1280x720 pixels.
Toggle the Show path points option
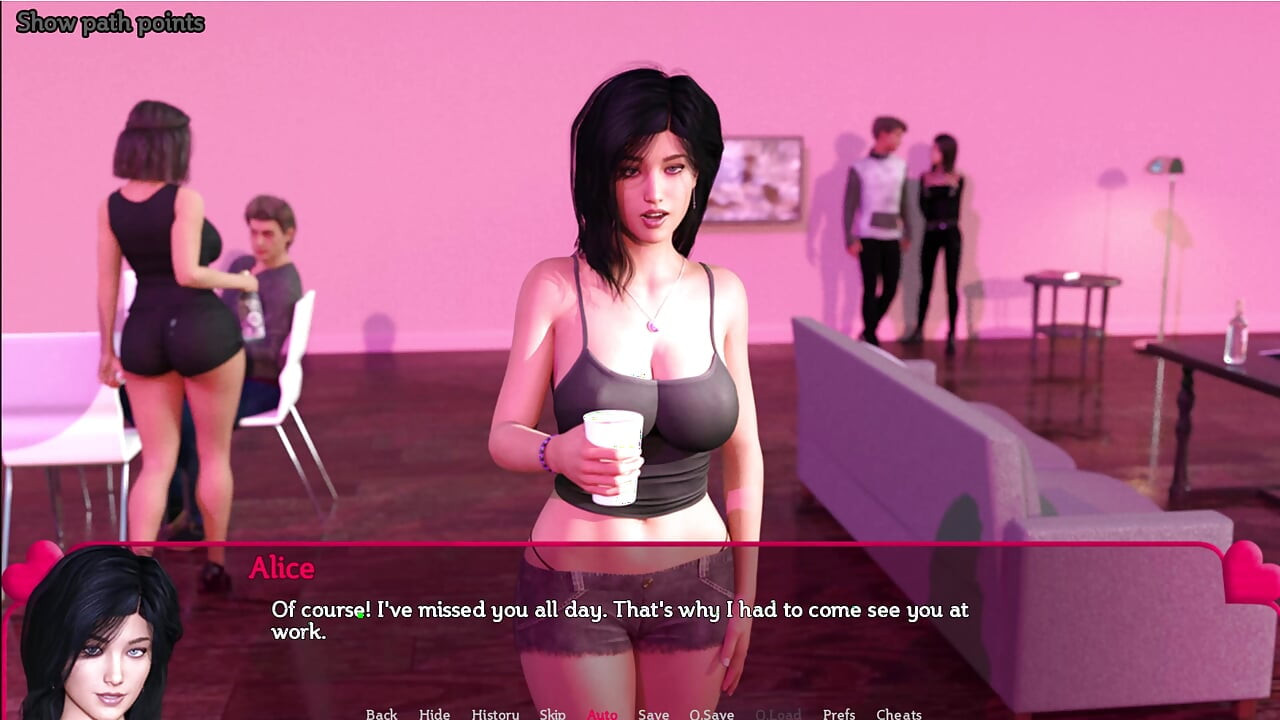coord(110,23)
